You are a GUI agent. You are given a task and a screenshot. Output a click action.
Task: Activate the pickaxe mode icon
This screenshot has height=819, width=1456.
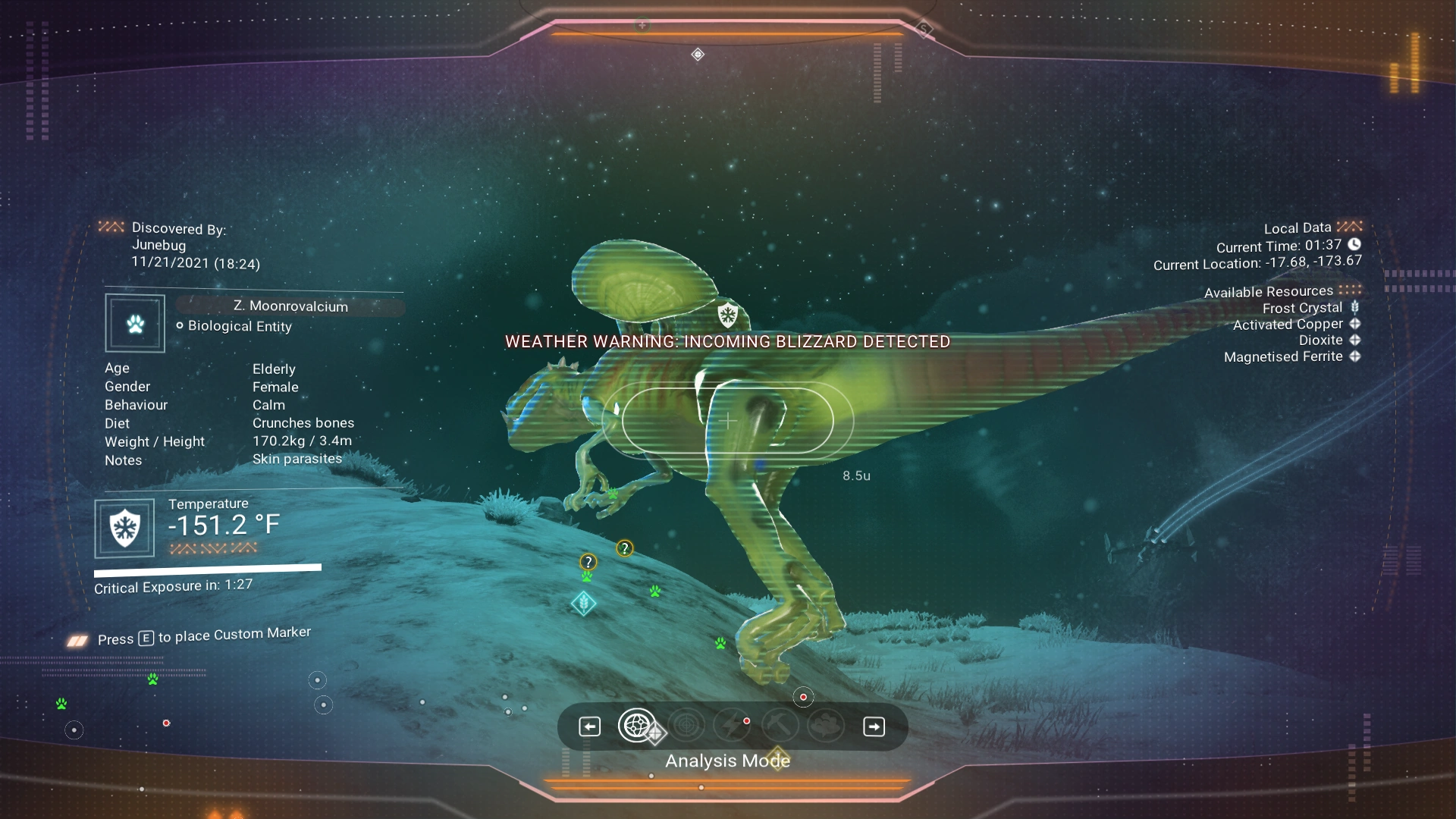click(780, 726)
